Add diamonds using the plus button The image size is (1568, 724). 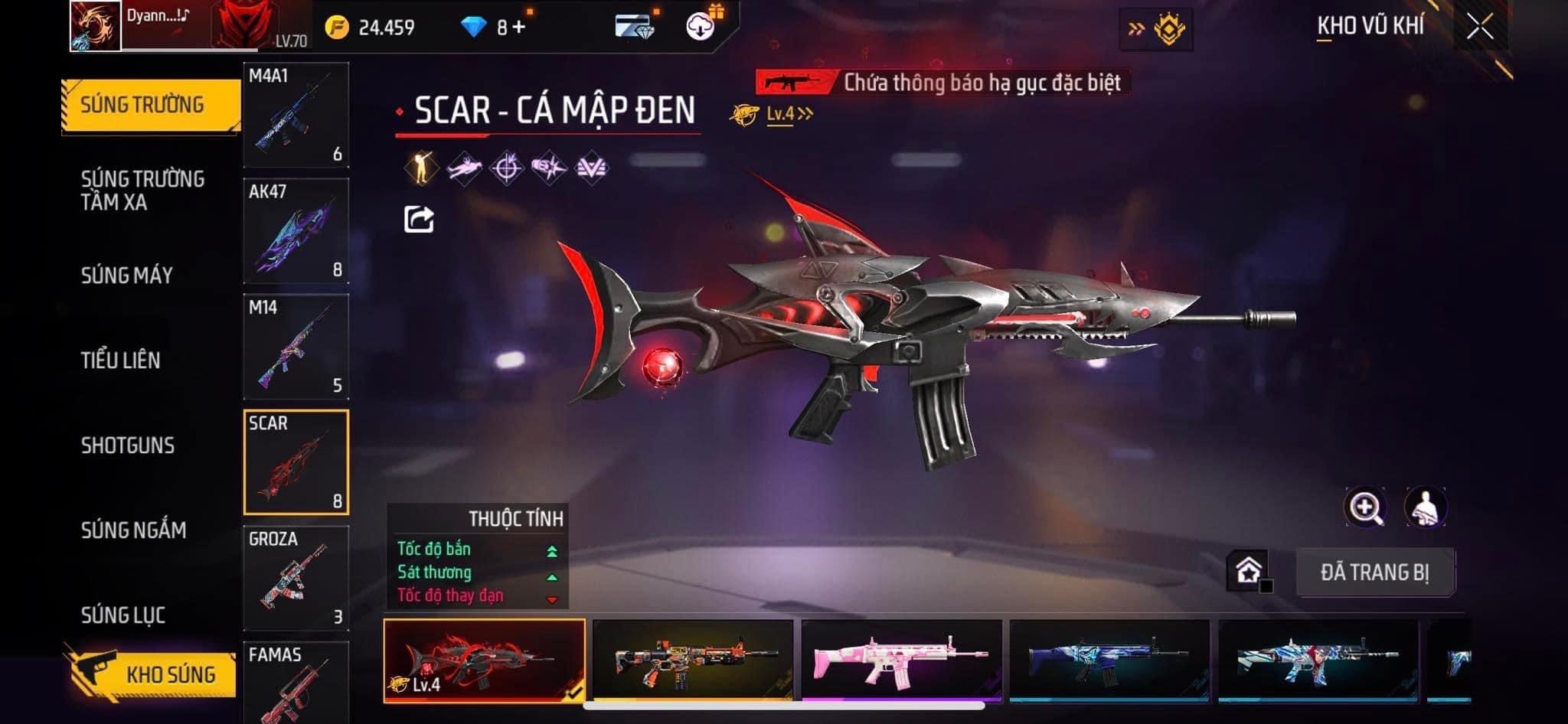tap(519, 28)
